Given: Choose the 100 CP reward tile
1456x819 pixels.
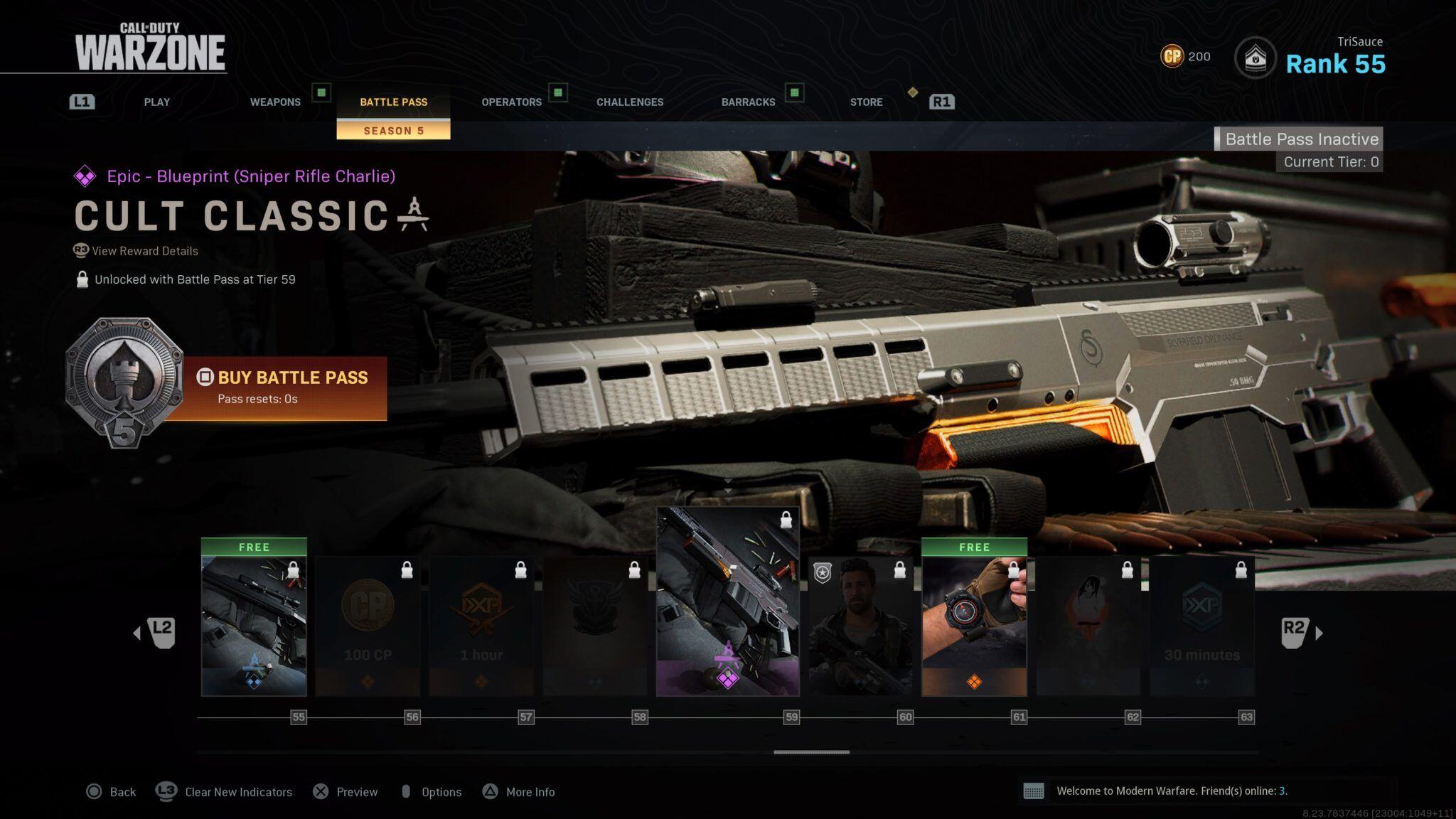Looking at the screenshot, I should point(368,625).
